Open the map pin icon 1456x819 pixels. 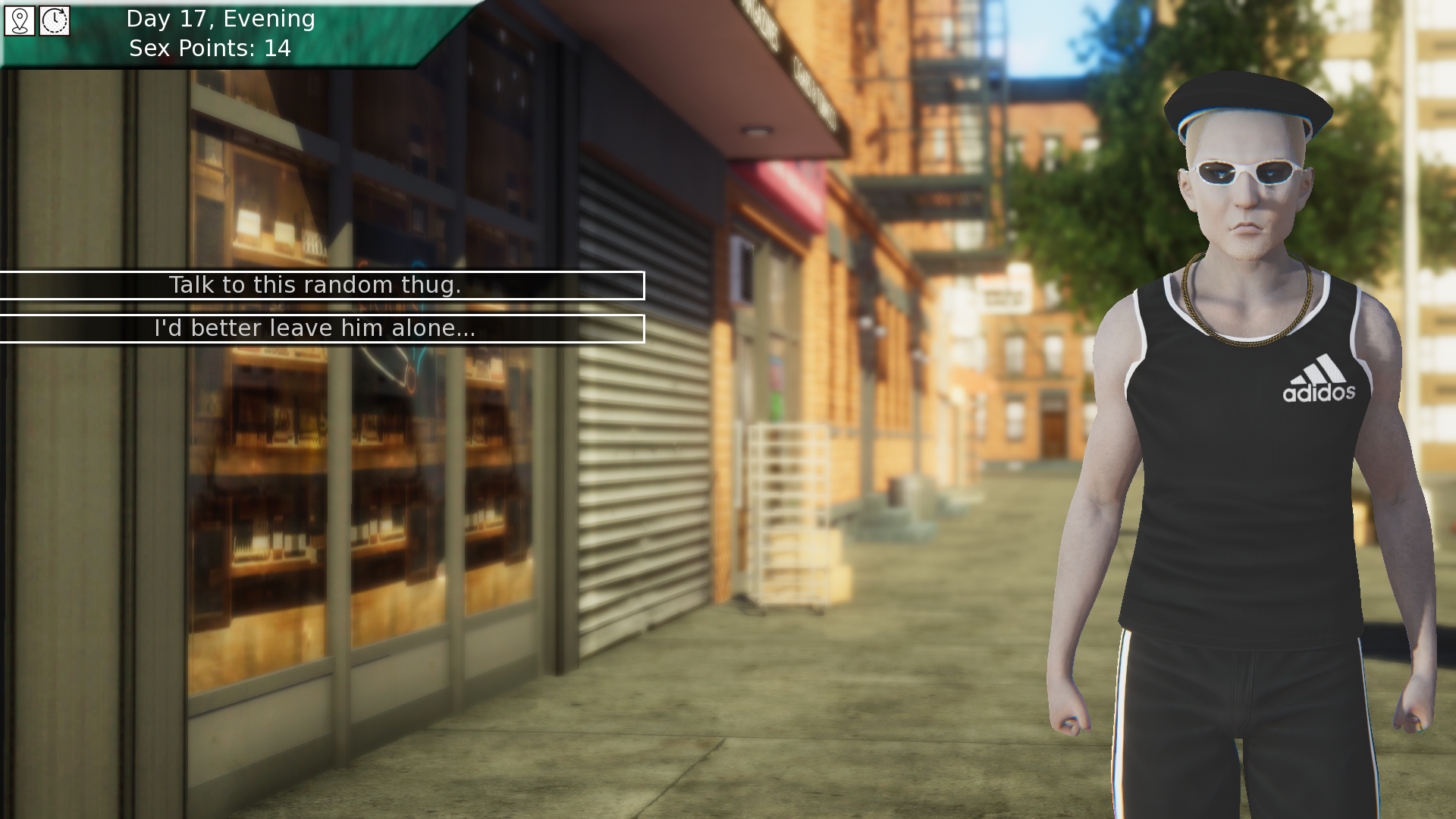(x=20, y=20)
